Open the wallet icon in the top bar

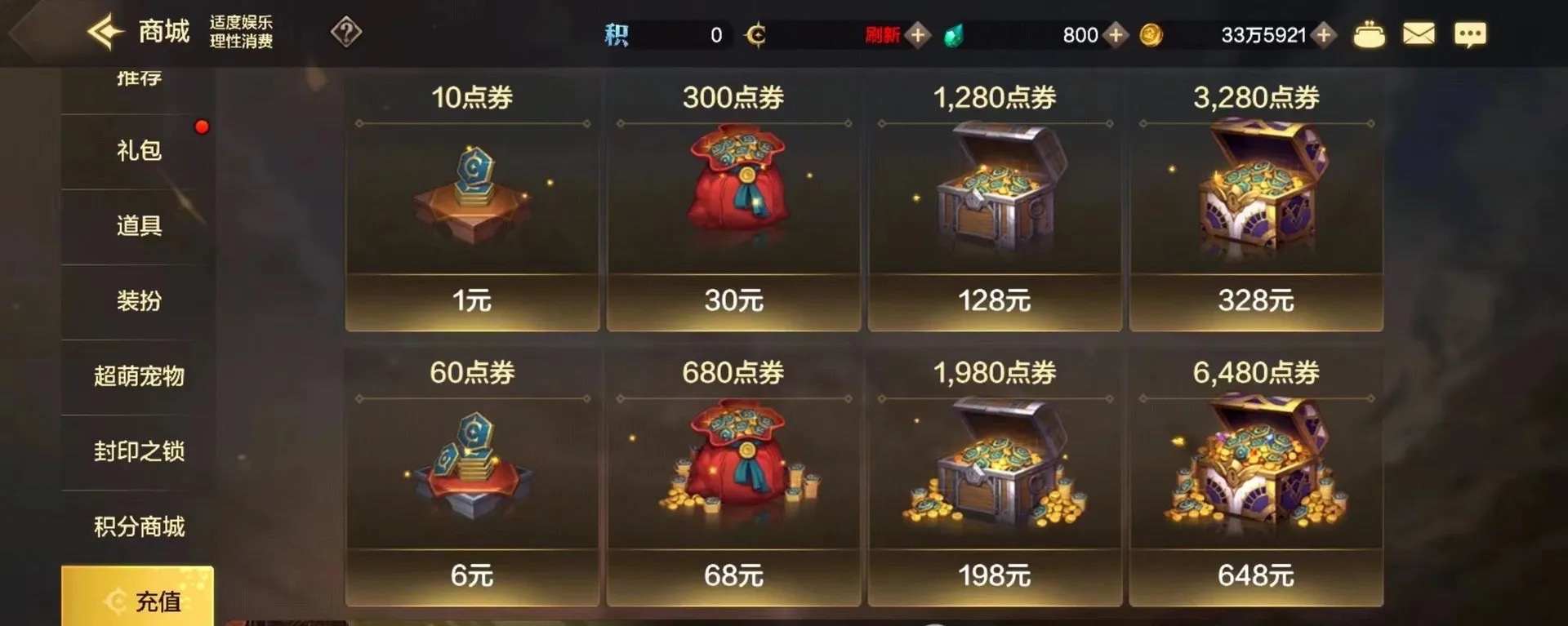(1370, 34)
